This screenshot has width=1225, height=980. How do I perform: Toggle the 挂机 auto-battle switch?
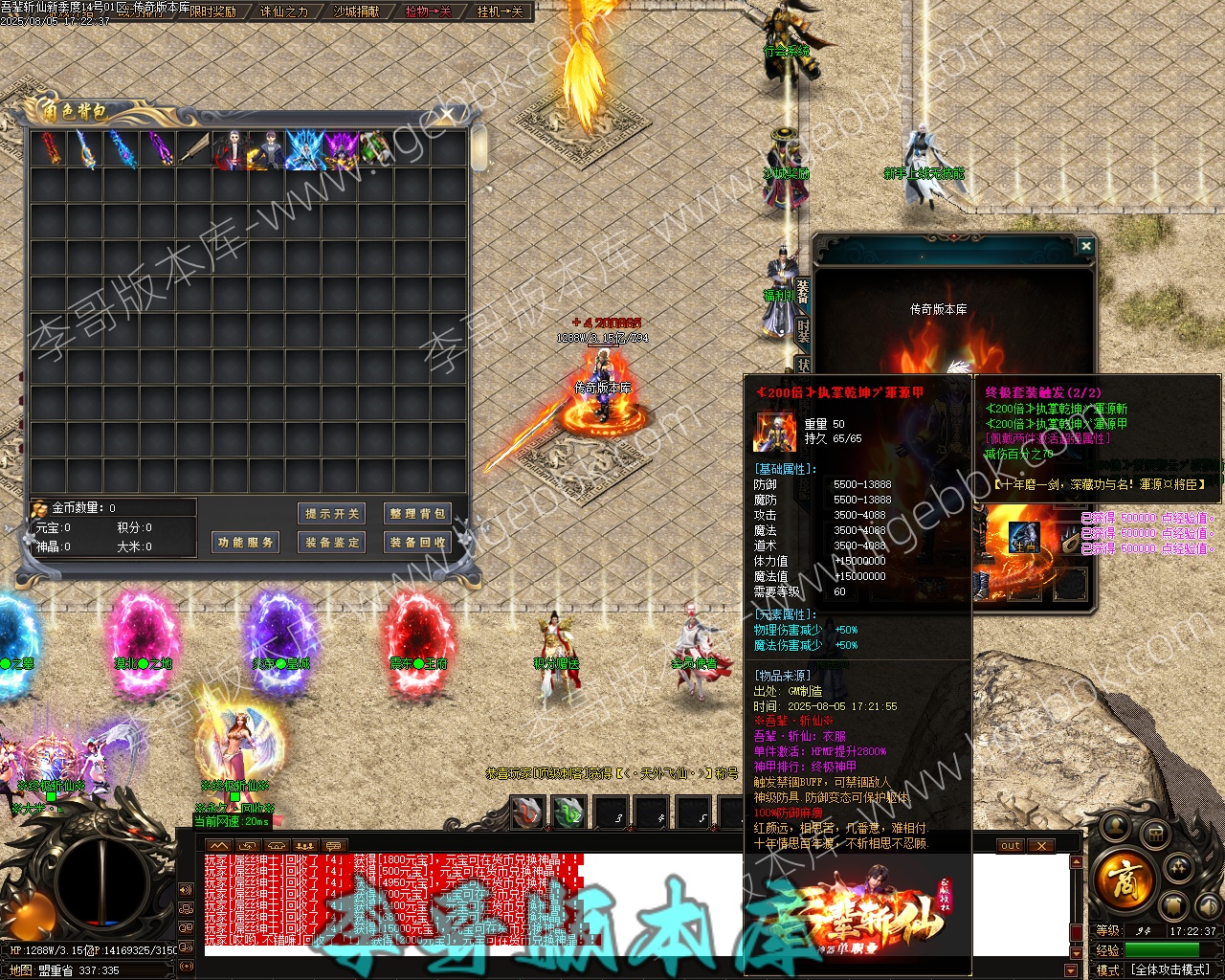[500, 11]
